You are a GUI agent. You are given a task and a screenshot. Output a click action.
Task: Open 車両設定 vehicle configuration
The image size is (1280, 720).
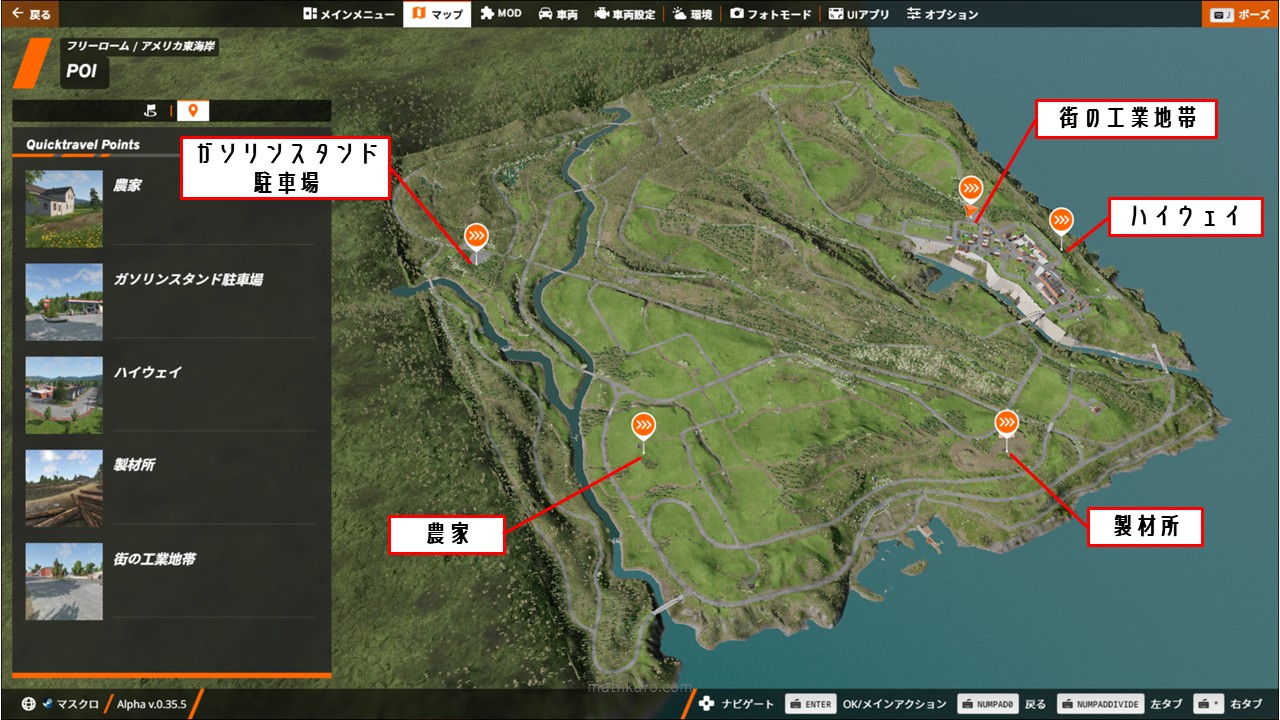point(625,14)
